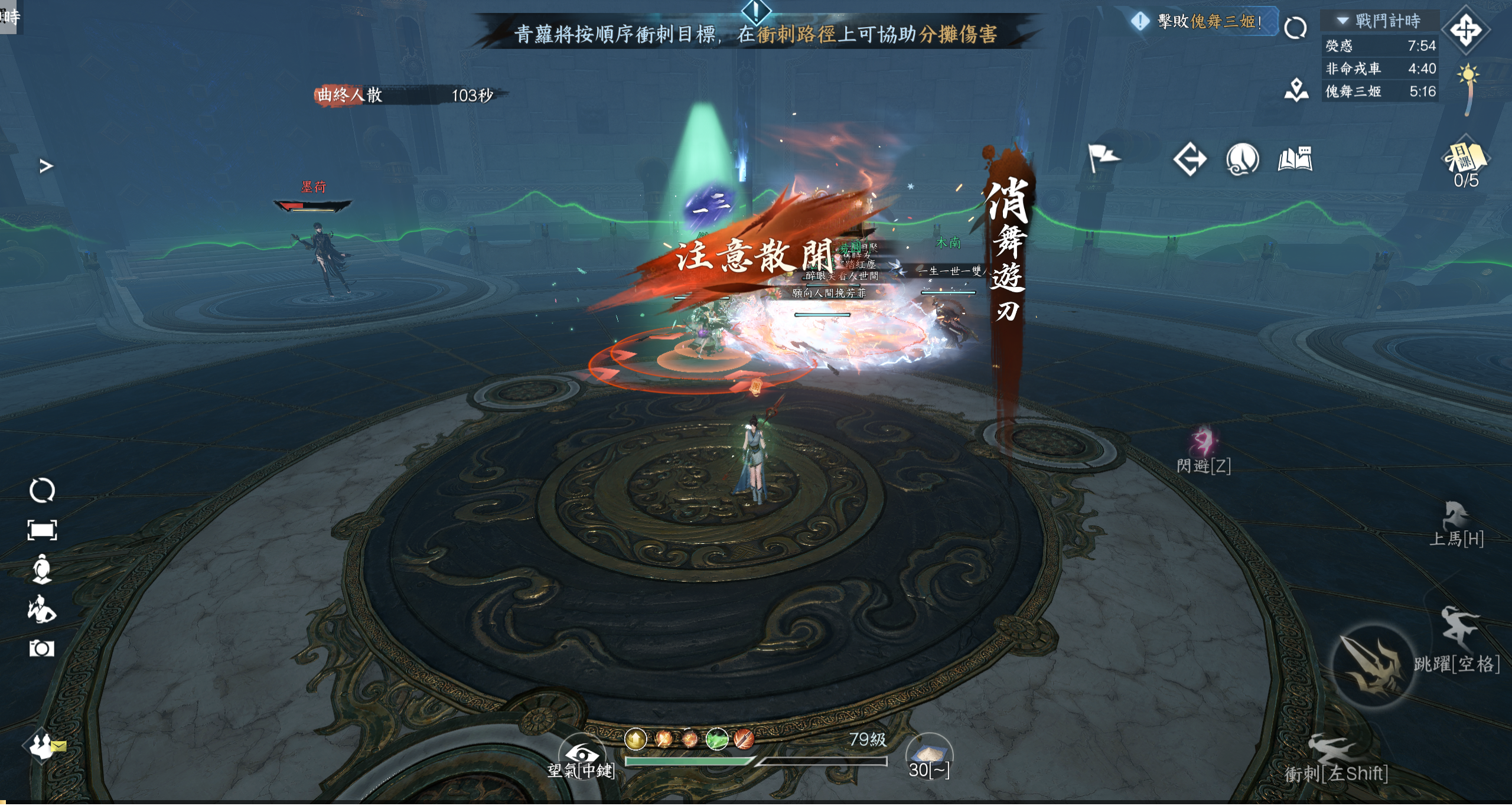Image resolution: width=1512 pixels, height=806 pixels.
Task: Take a screenshot with the camera icon
Action: (x=41, y=648)
